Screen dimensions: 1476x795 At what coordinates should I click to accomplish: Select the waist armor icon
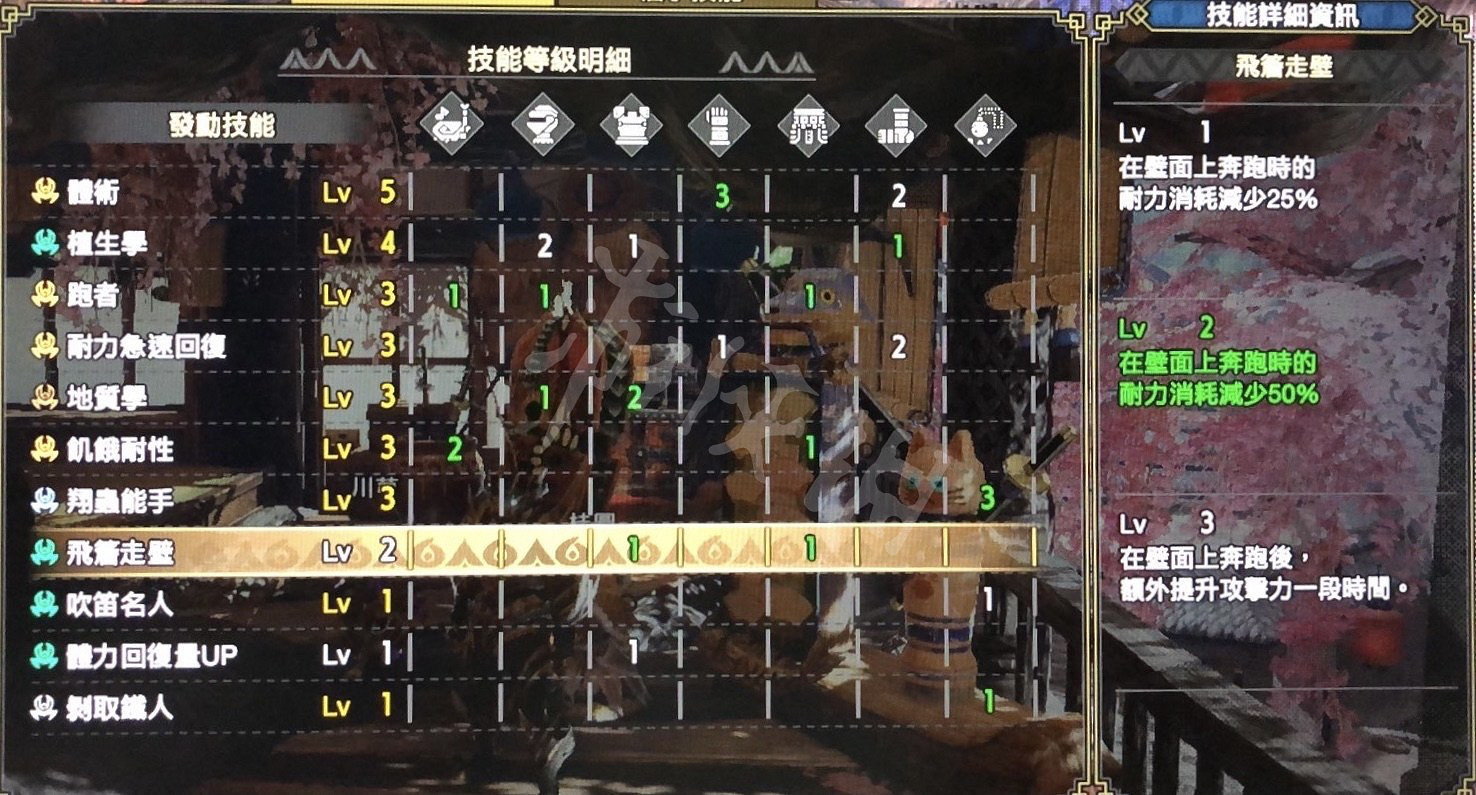(x=810, y=125)
